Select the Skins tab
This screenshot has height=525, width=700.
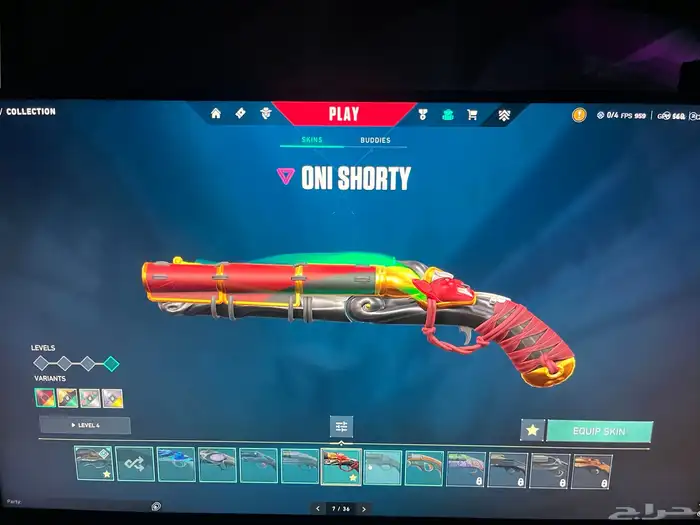pos(313,141)
